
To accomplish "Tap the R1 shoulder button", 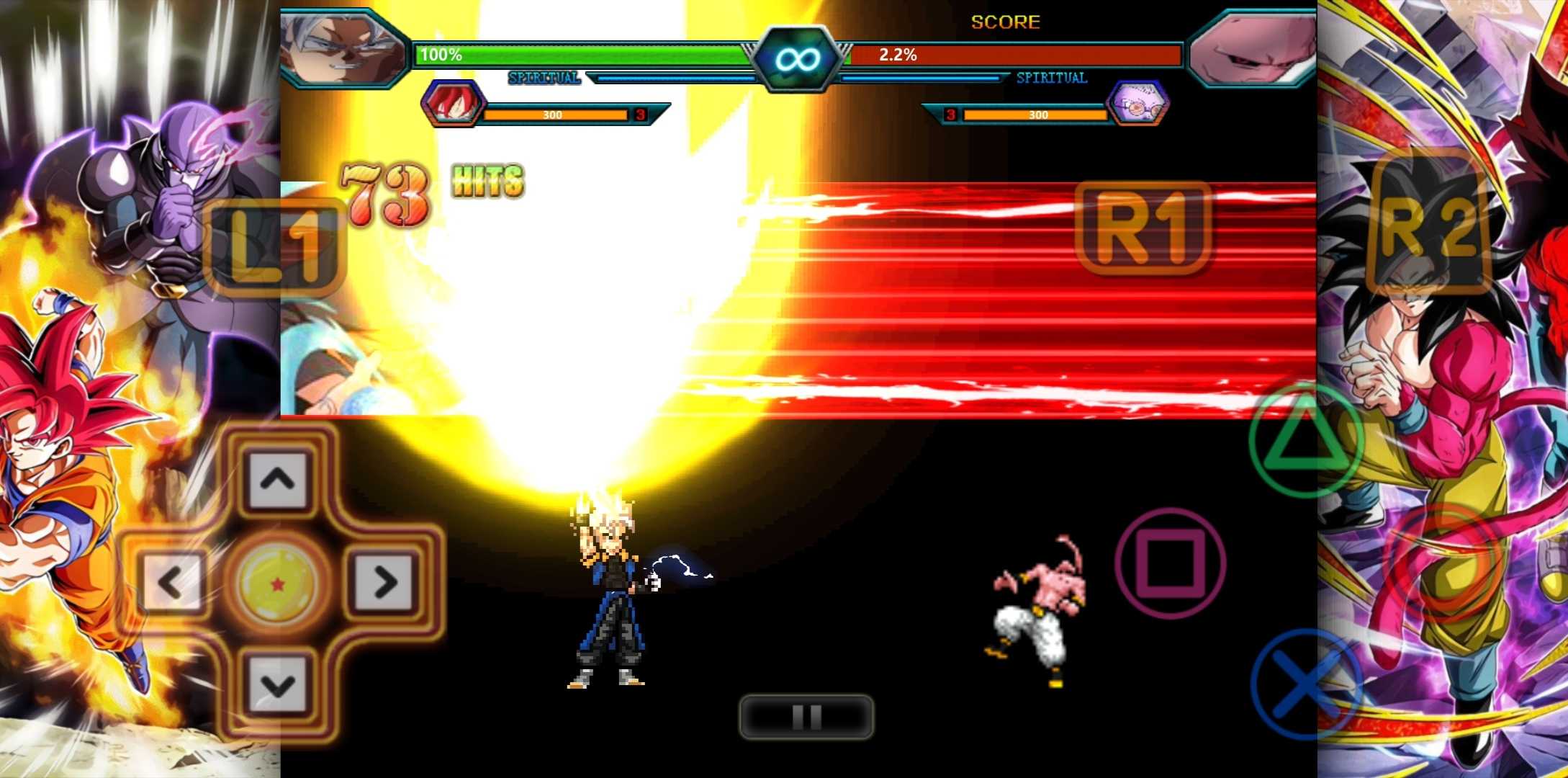I will (x=1143, y=229).
